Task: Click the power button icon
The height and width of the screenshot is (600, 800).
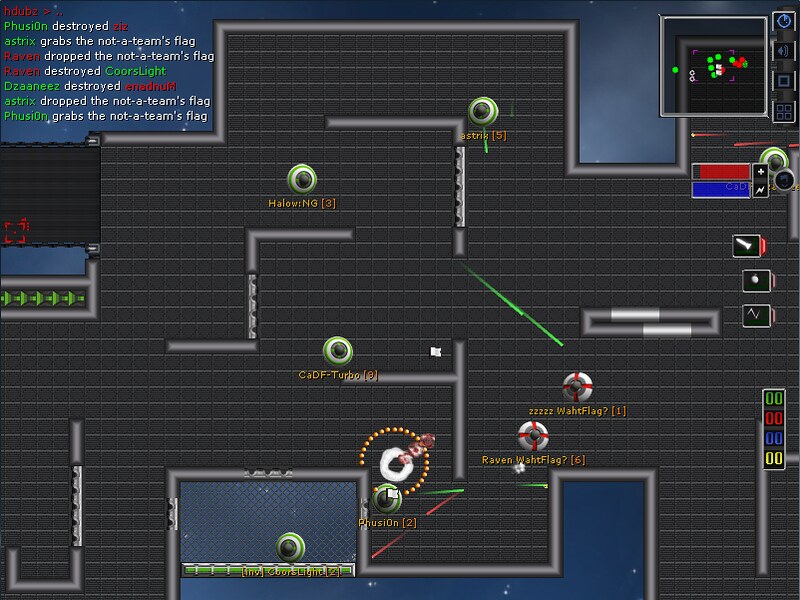Action: [784, 21]
